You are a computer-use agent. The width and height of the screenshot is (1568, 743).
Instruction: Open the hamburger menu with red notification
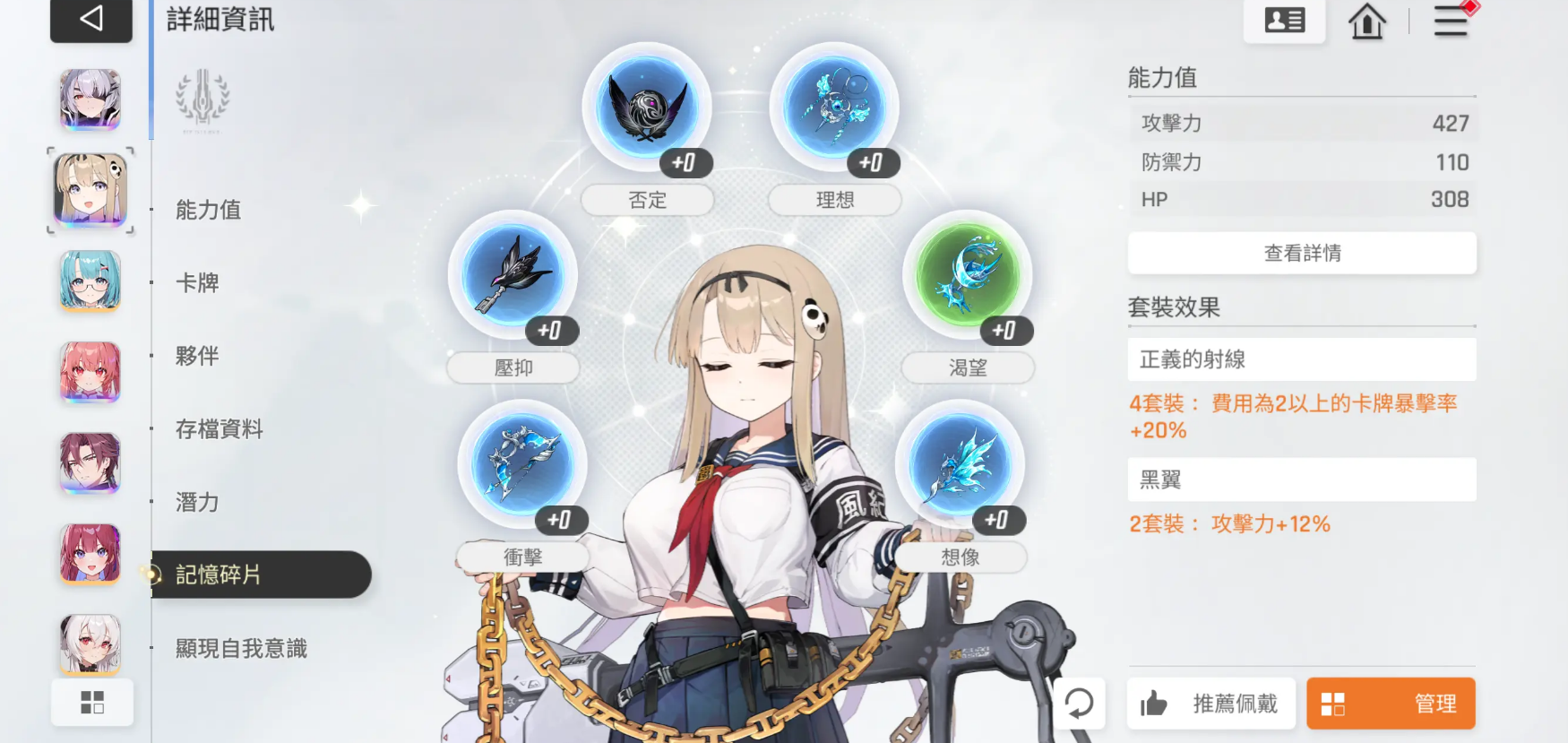tap(1451, 22)
